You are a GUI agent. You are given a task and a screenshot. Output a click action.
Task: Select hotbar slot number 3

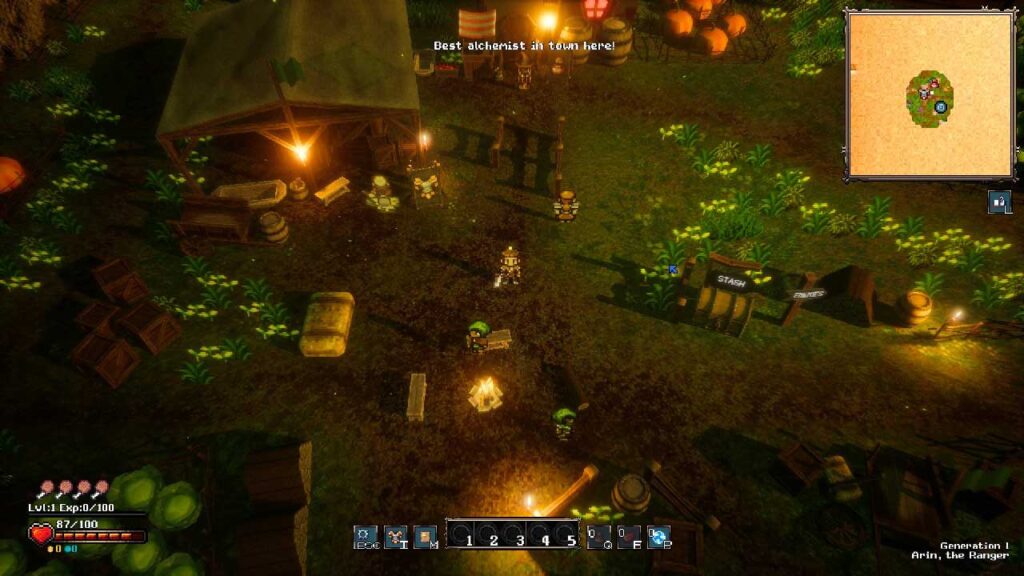pos(519,535)
